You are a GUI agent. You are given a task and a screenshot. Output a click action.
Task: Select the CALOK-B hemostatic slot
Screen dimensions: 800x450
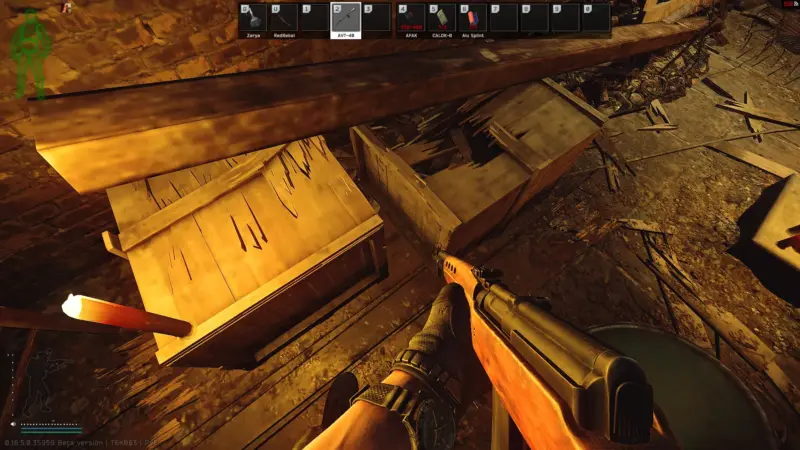click(441, 20)
